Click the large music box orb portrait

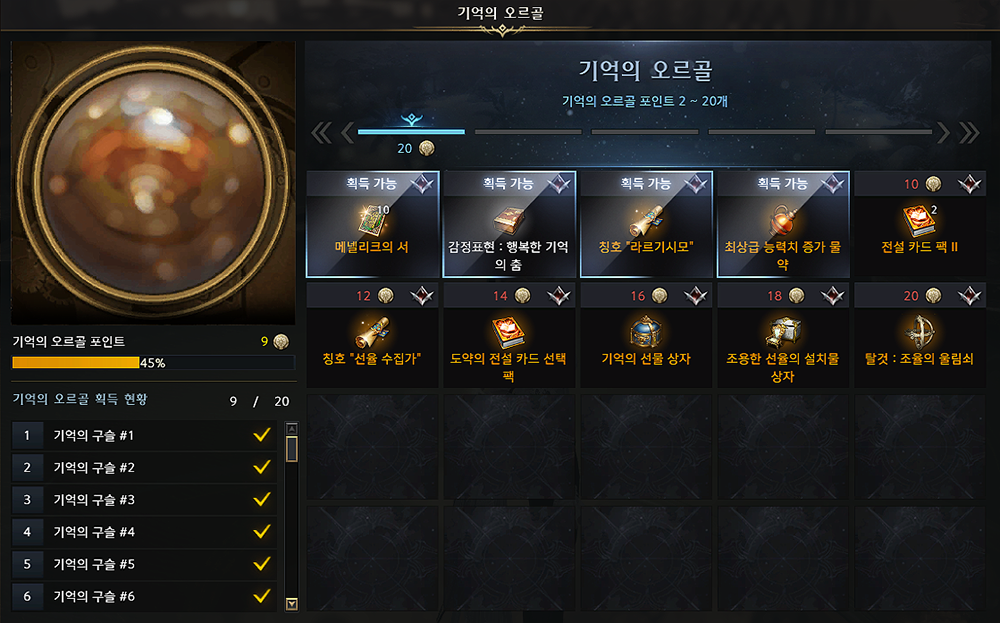click(x=153, y=183)
